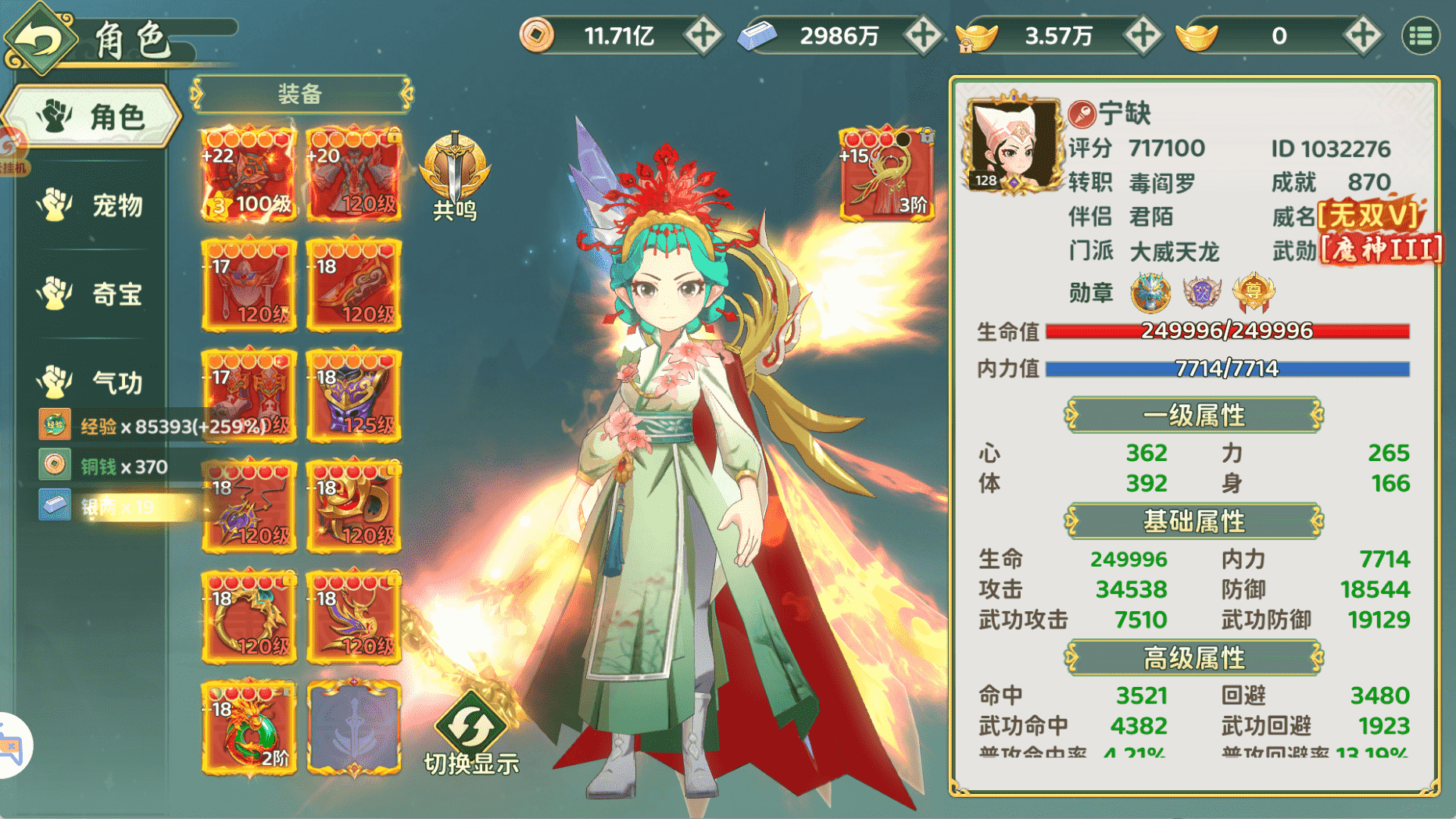This screenshot has height=819, width=1456.
Task: Select the level 125 purple armor slot
Action: [354, 395]
